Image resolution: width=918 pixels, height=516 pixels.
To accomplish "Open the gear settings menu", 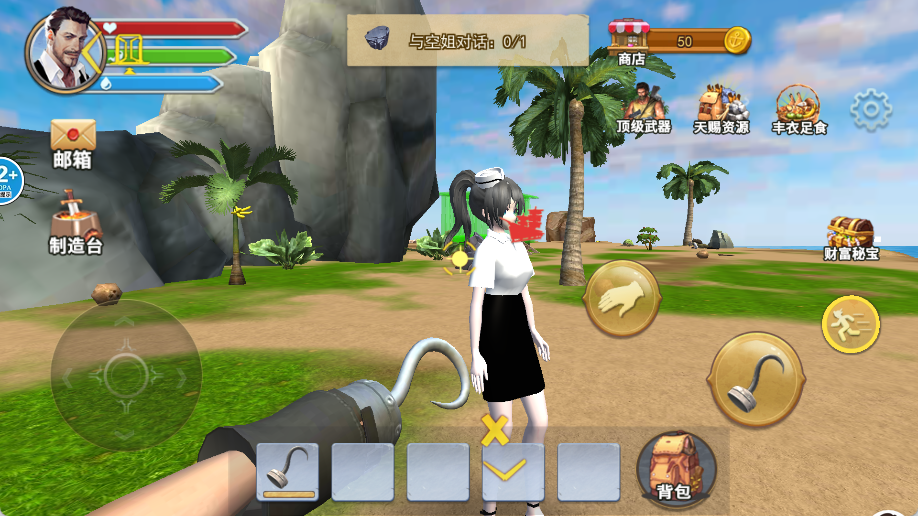I will point(871,110).
